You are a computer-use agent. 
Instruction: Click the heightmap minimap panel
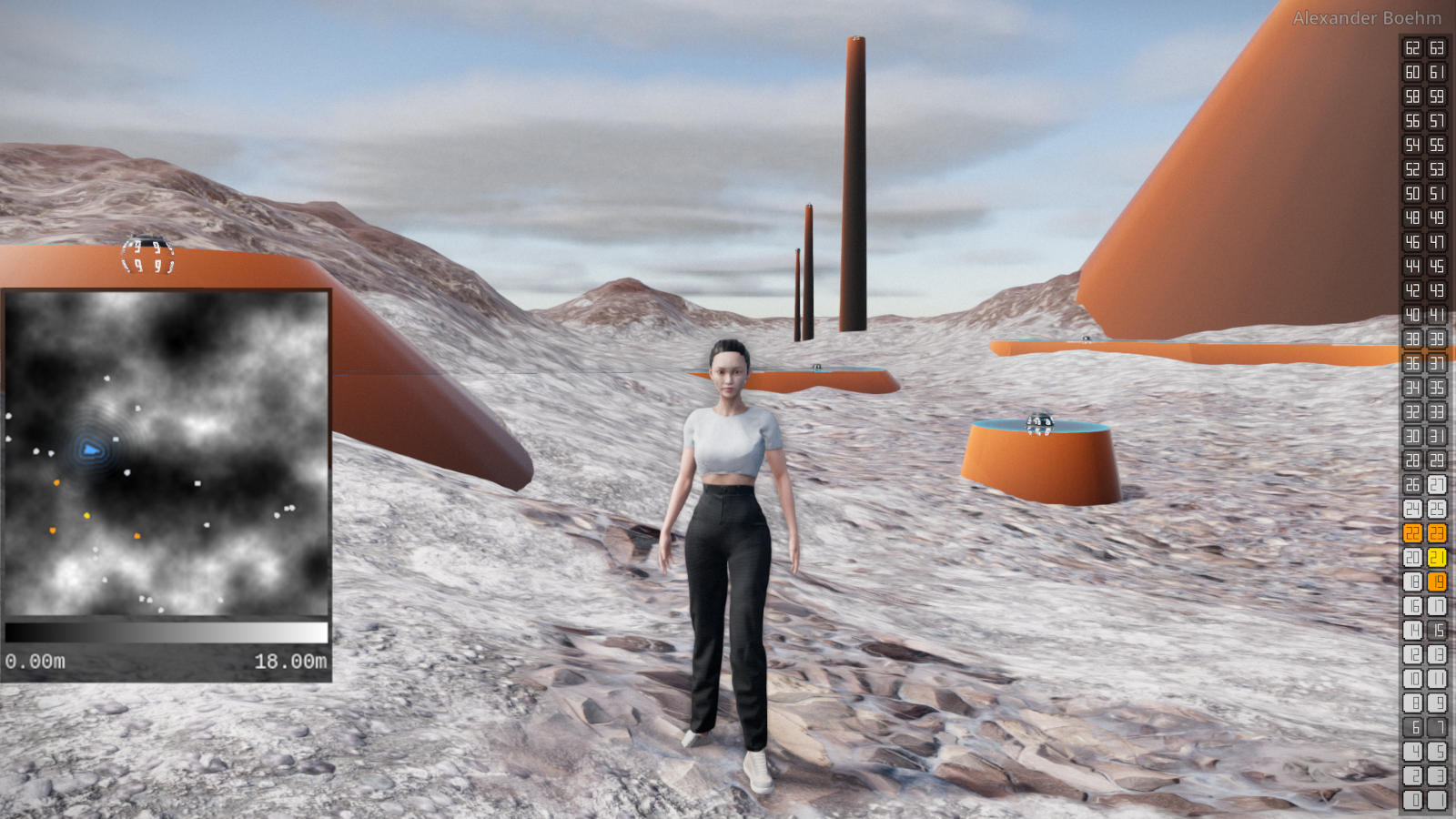[x=166, y=453]
